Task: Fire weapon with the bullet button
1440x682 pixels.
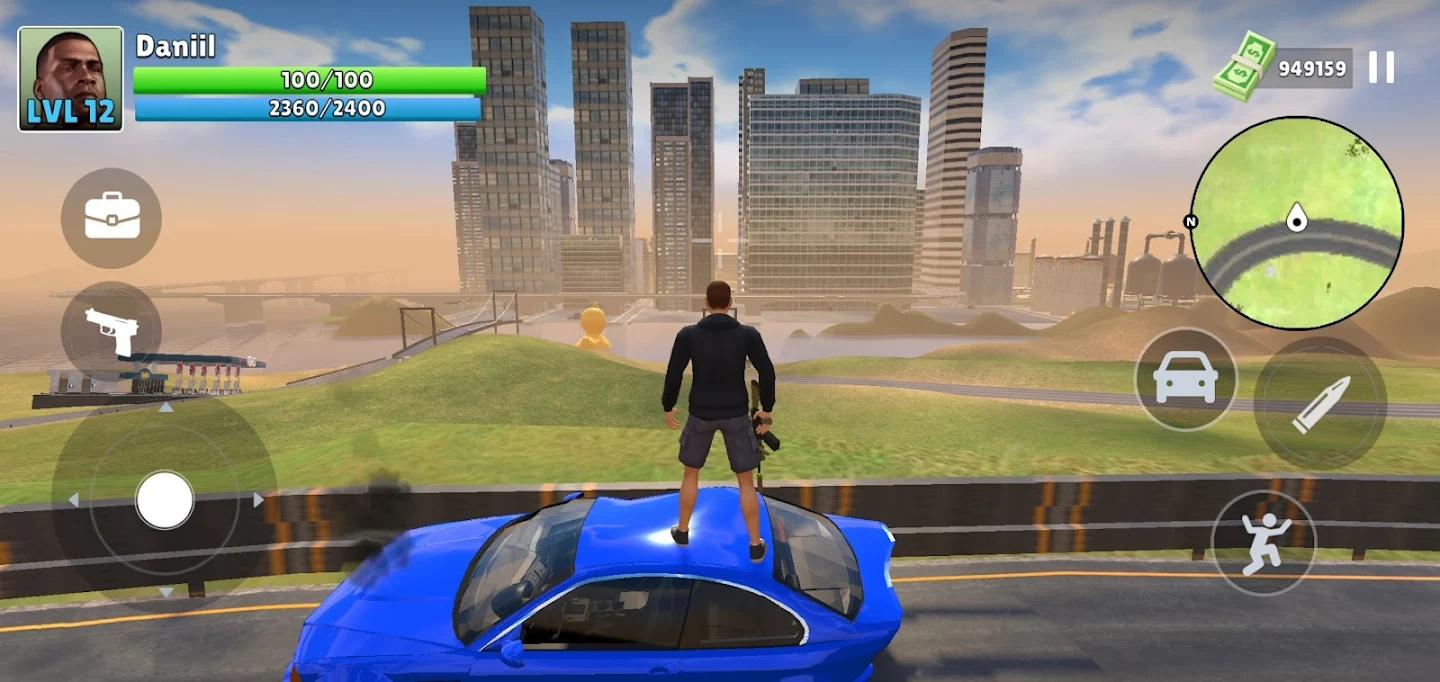Action: point(1320,403)
